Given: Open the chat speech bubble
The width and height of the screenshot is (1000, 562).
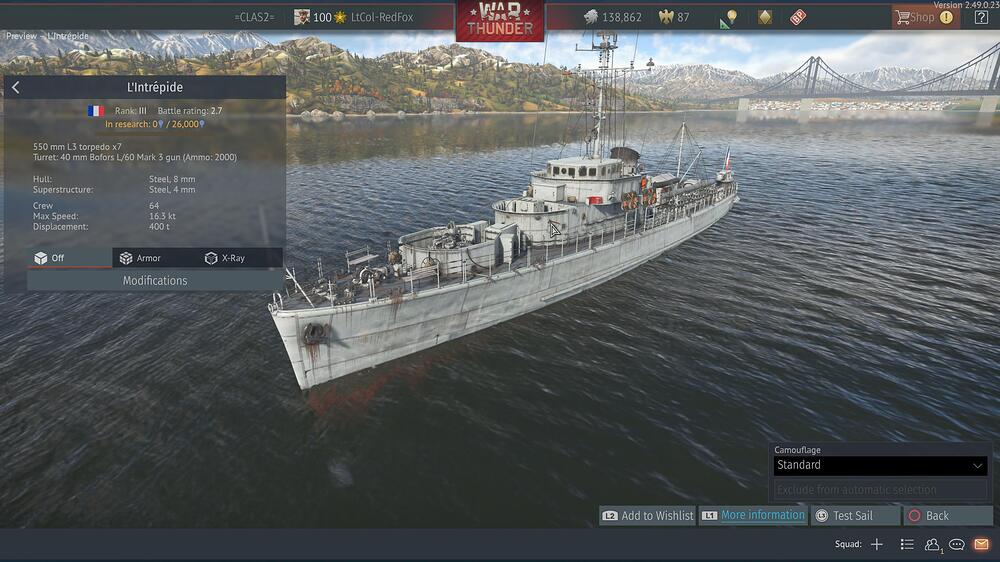Looking at the screenshot, I should click(957, 544).
